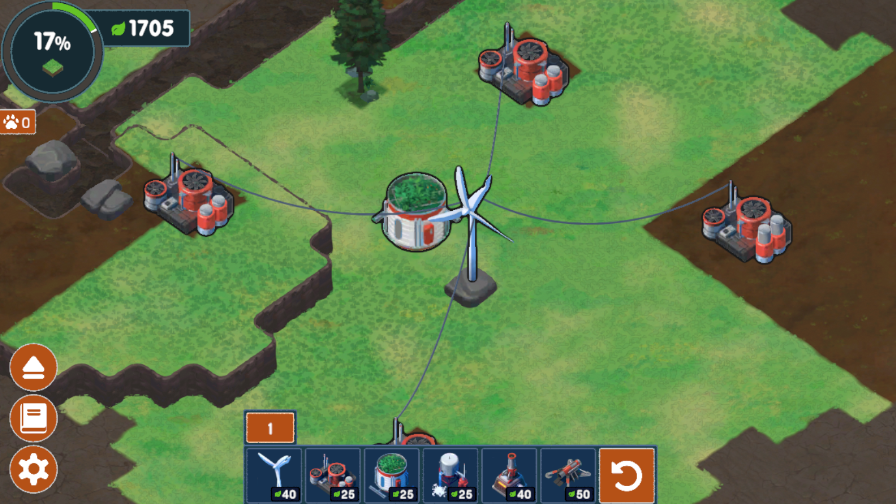Select the red-topped tower building costing 40
Viewport: 896px width, 504px height.
point(510,475)
